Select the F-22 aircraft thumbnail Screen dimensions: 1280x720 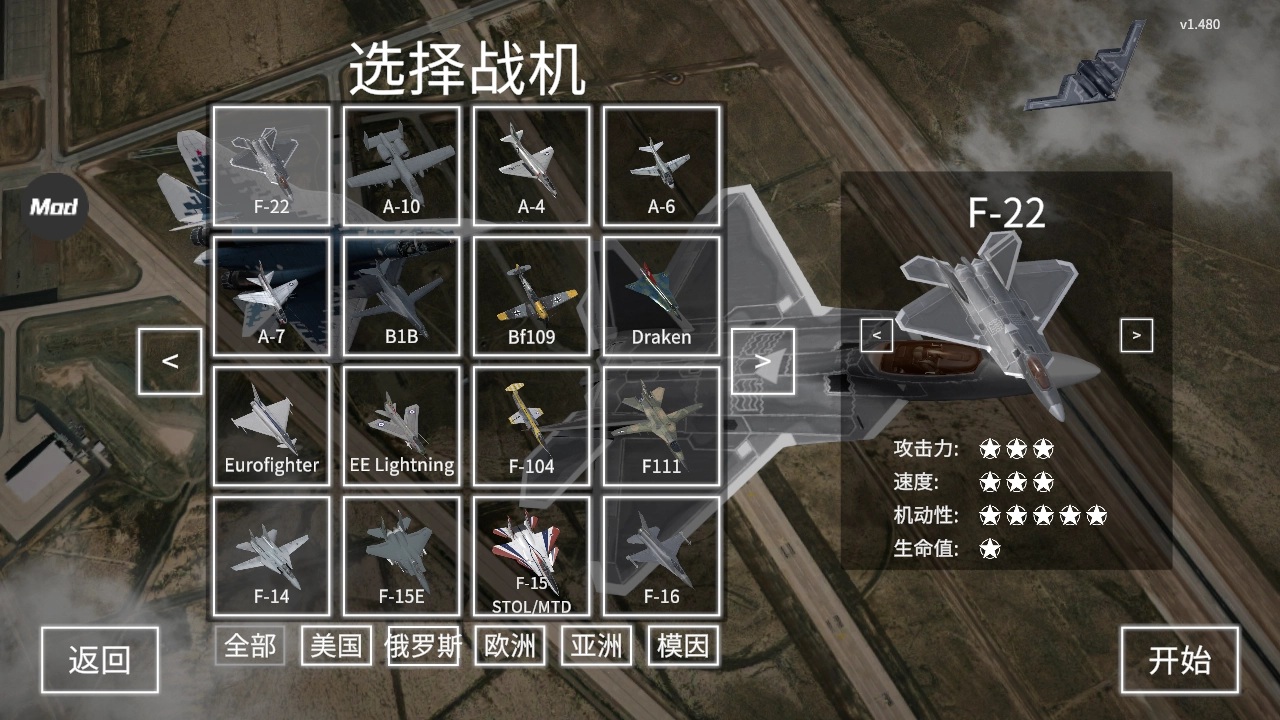(270, 165)
